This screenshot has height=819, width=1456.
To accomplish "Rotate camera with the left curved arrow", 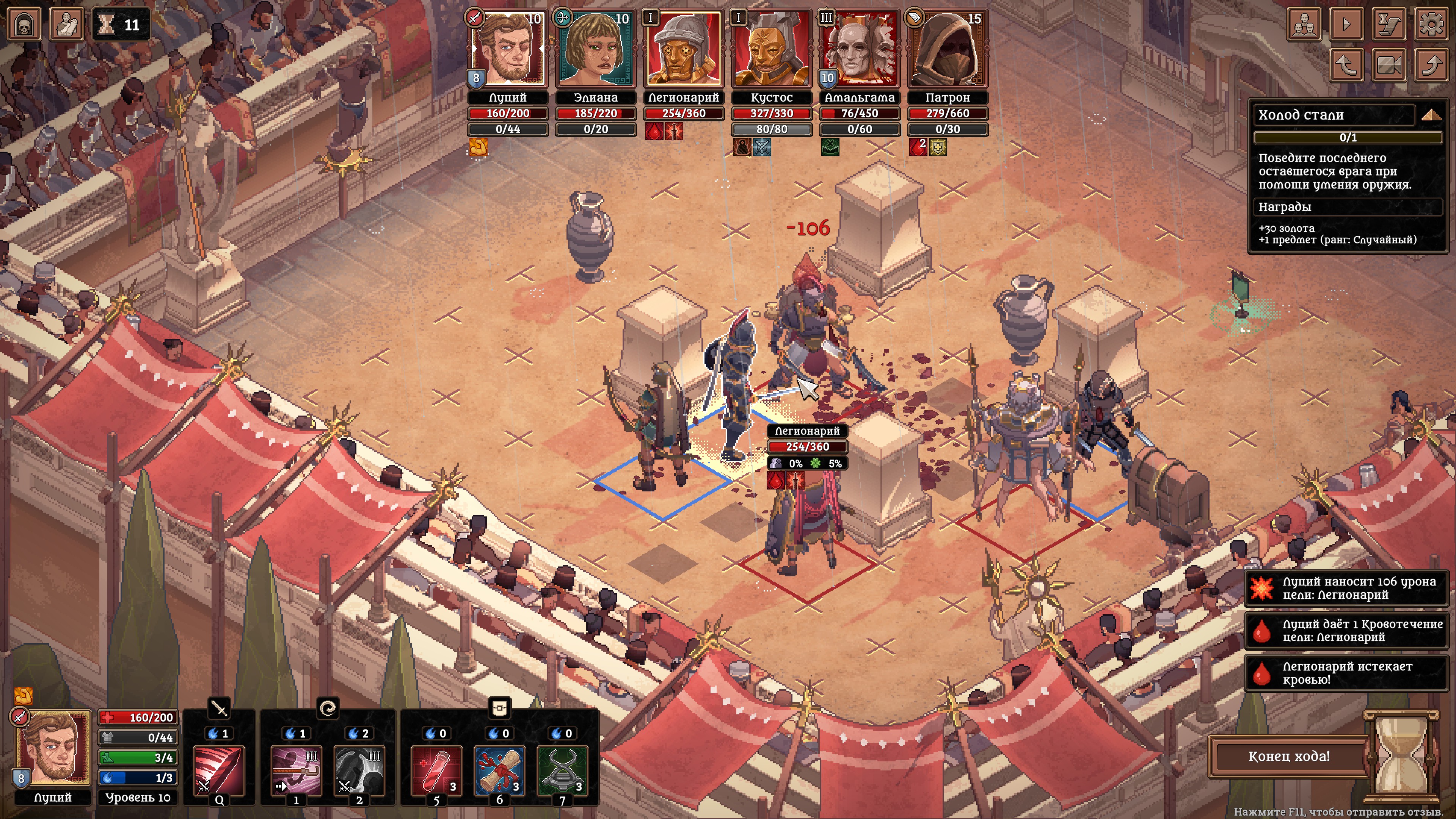I will (1346, 64).
